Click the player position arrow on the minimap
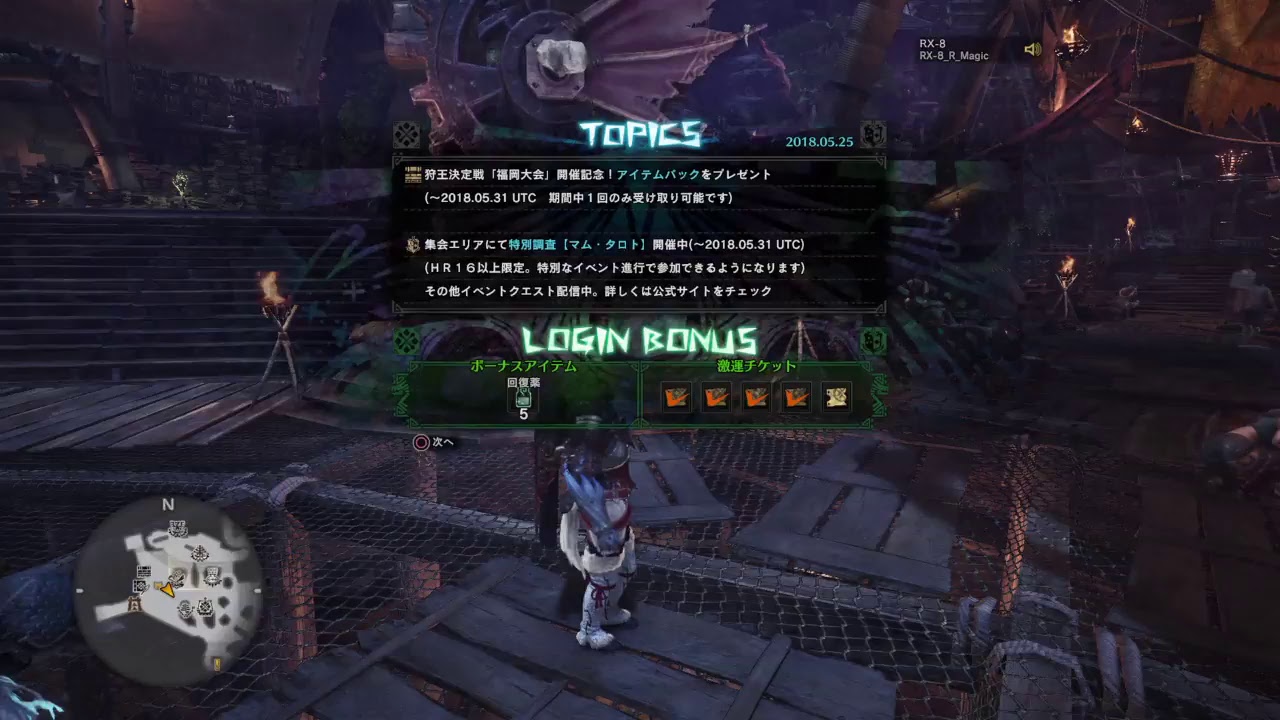 click(x=168, y=590)
